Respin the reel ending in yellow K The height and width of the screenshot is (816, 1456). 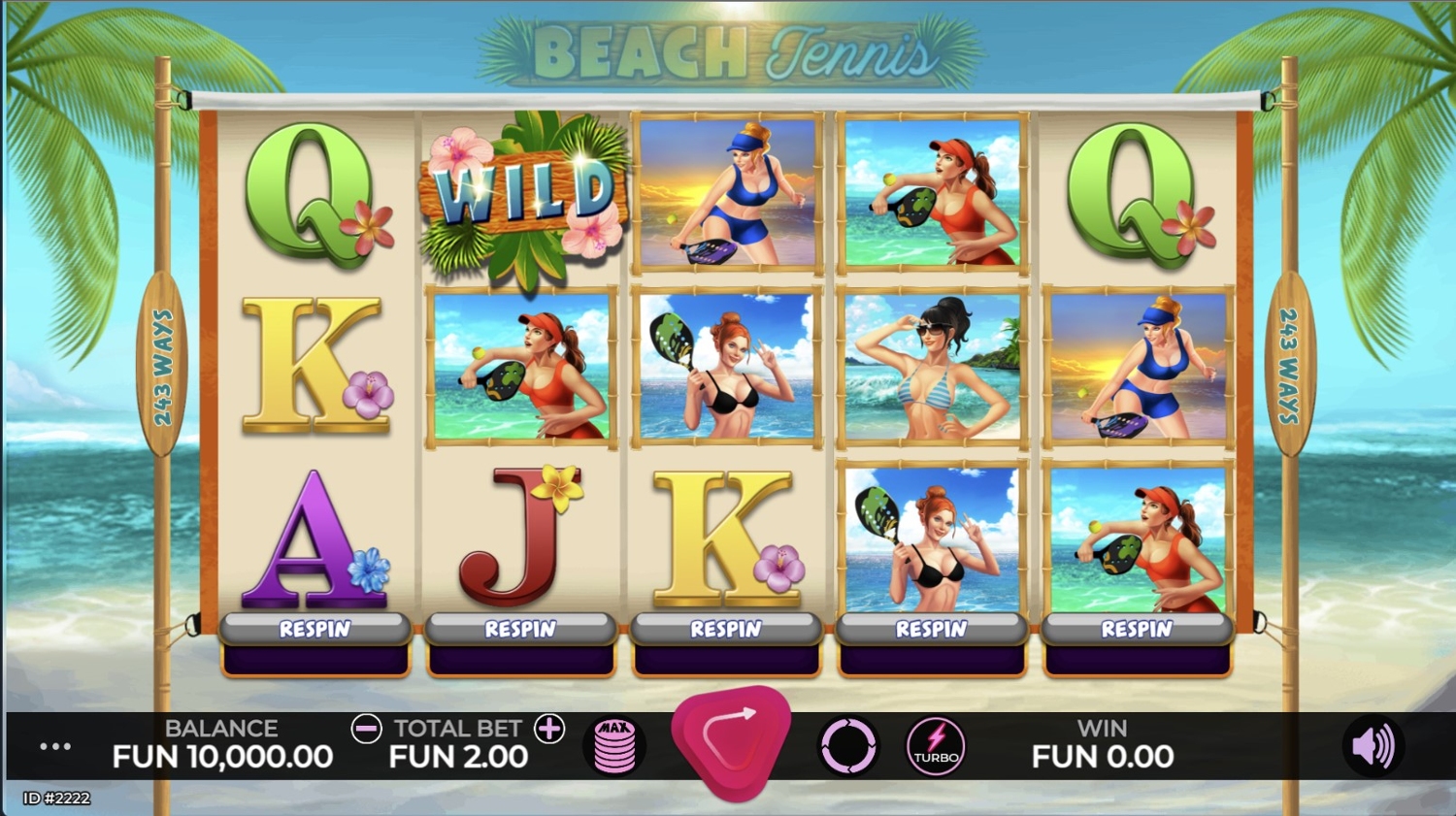(726, 629)
